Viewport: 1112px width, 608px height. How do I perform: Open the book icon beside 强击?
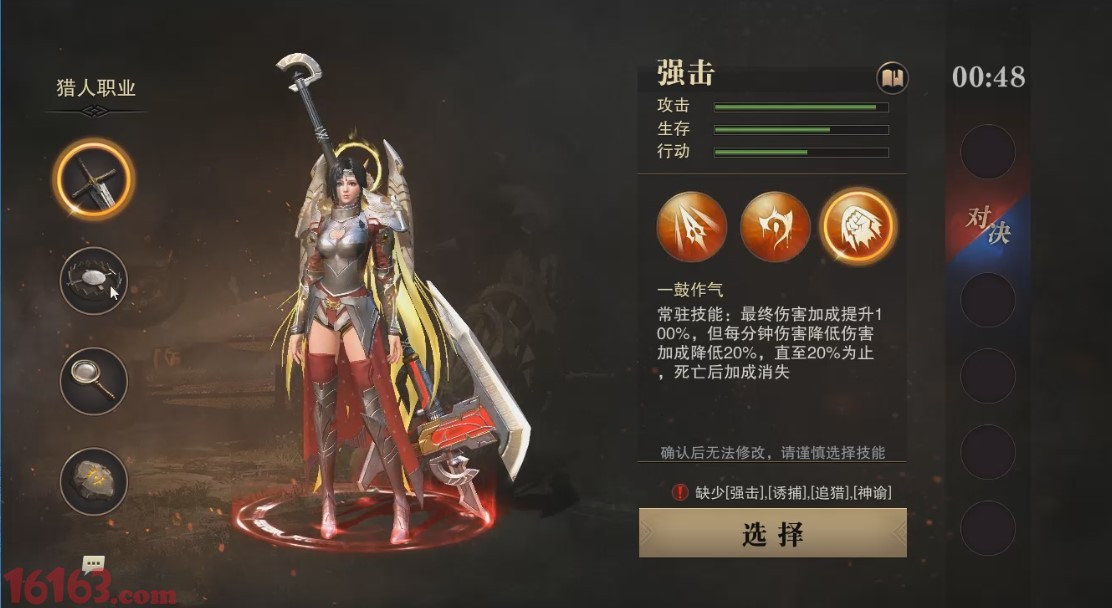tap(892, 77)
